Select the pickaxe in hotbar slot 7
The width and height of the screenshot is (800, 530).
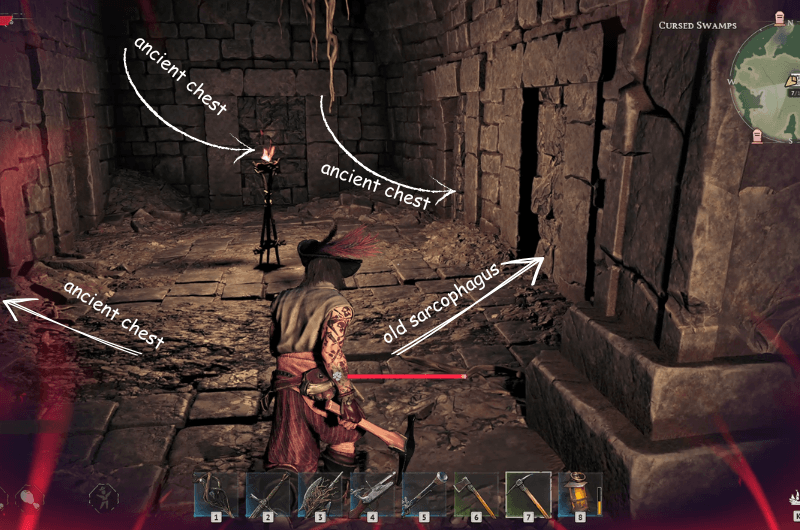[528, 493]
